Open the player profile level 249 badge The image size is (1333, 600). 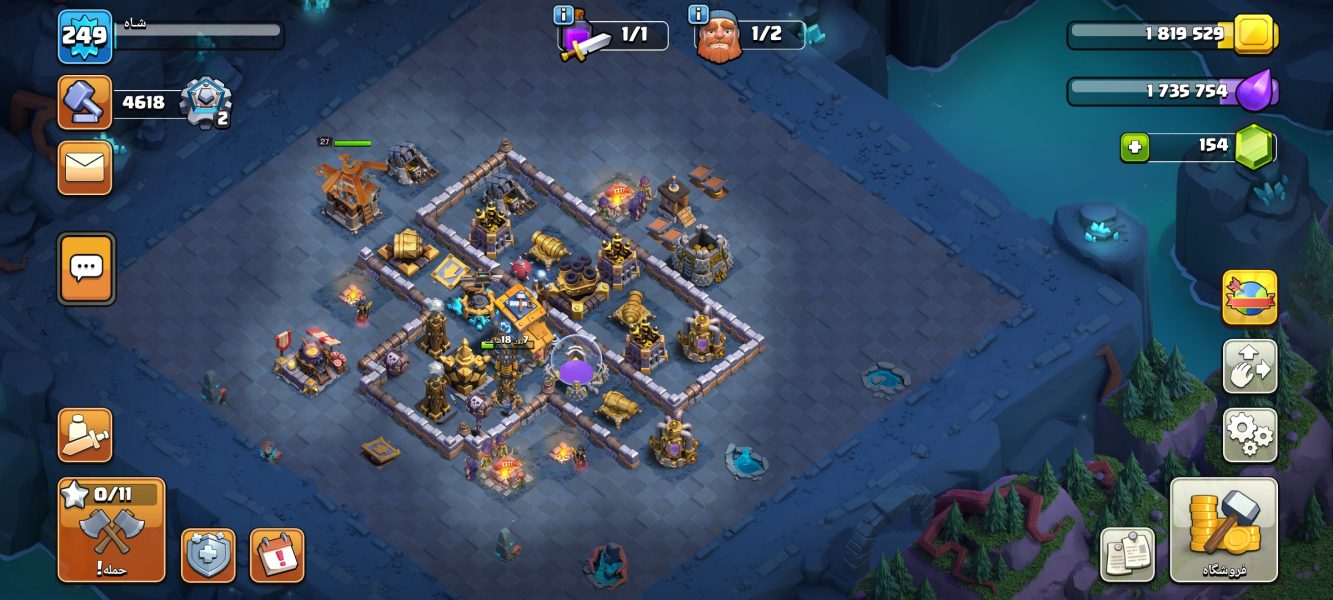tap(84, 36)
